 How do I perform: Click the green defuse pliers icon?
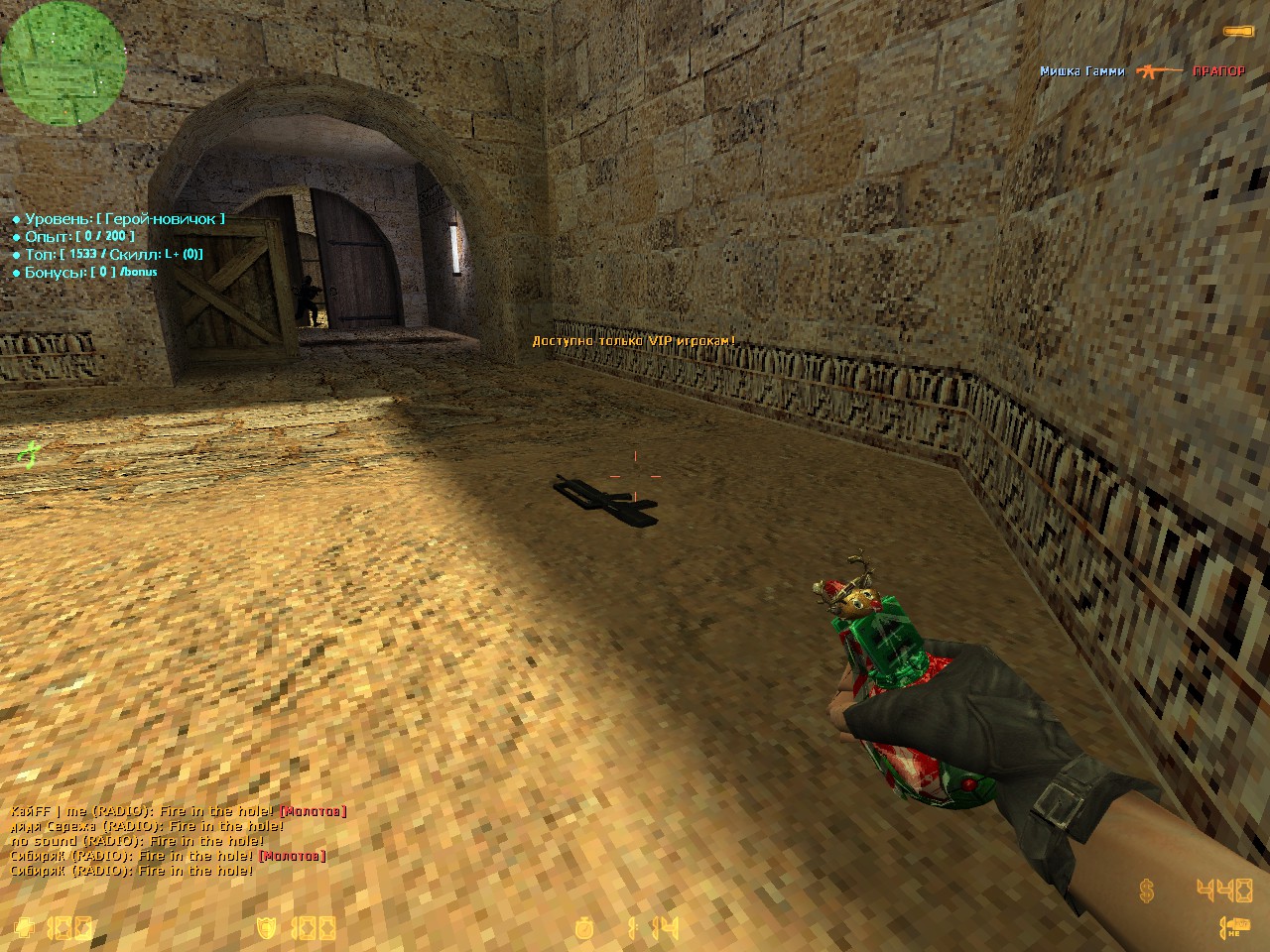[28, 455]
